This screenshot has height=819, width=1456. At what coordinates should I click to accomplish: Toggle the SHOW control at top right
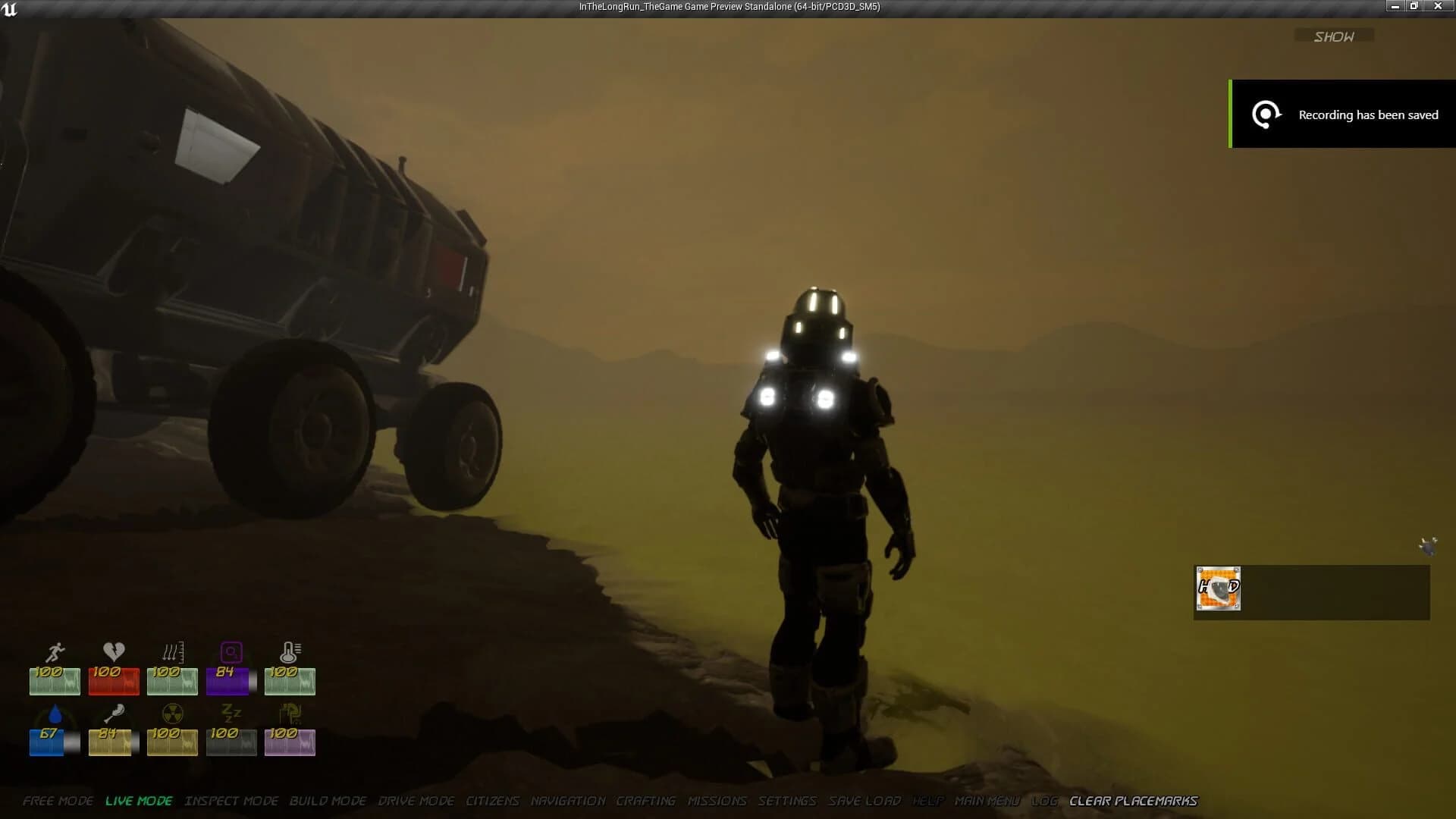coord(1333,35)
